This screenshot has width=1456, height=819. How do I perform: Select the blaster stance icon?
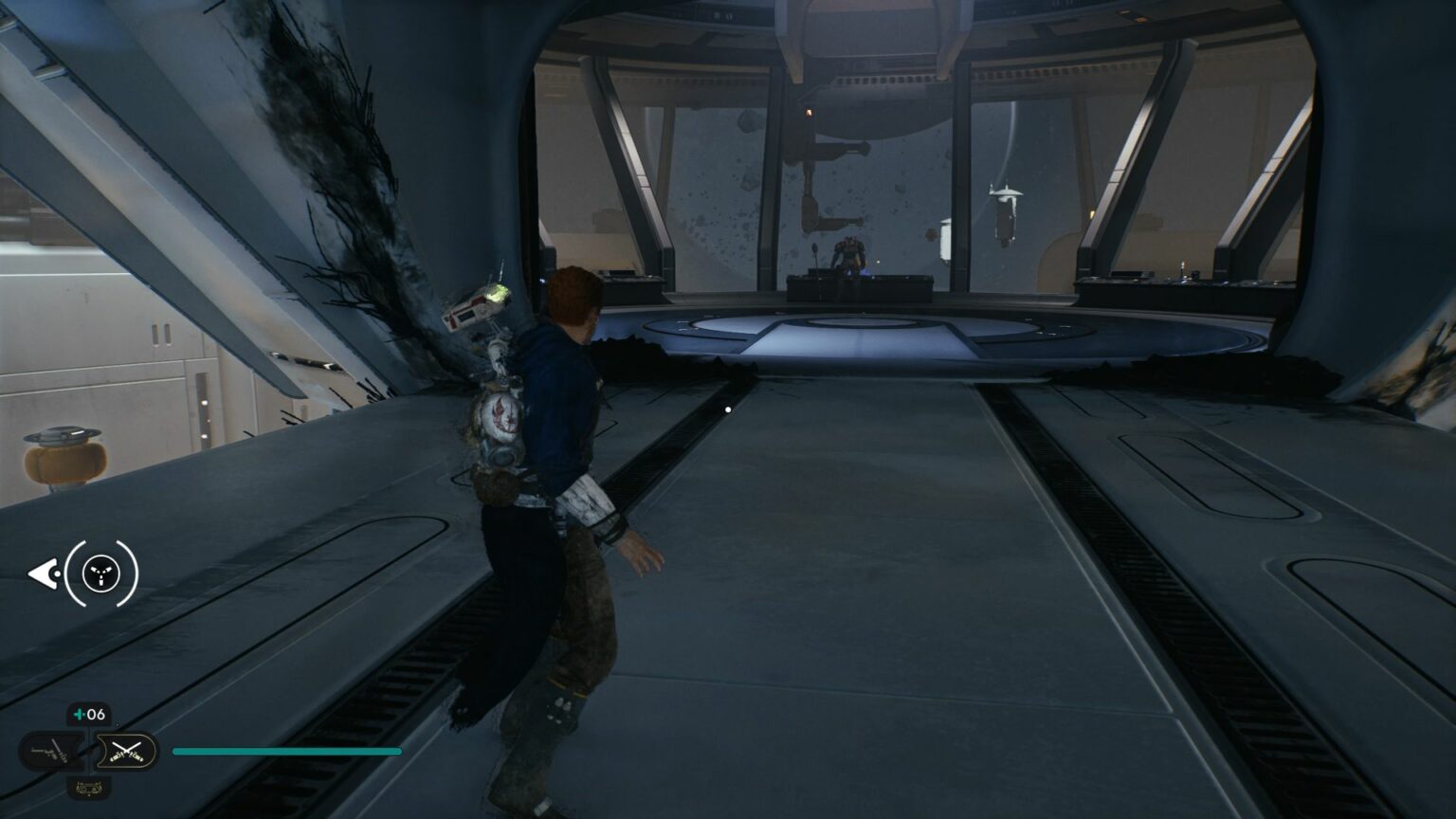(x=52, y=751)
